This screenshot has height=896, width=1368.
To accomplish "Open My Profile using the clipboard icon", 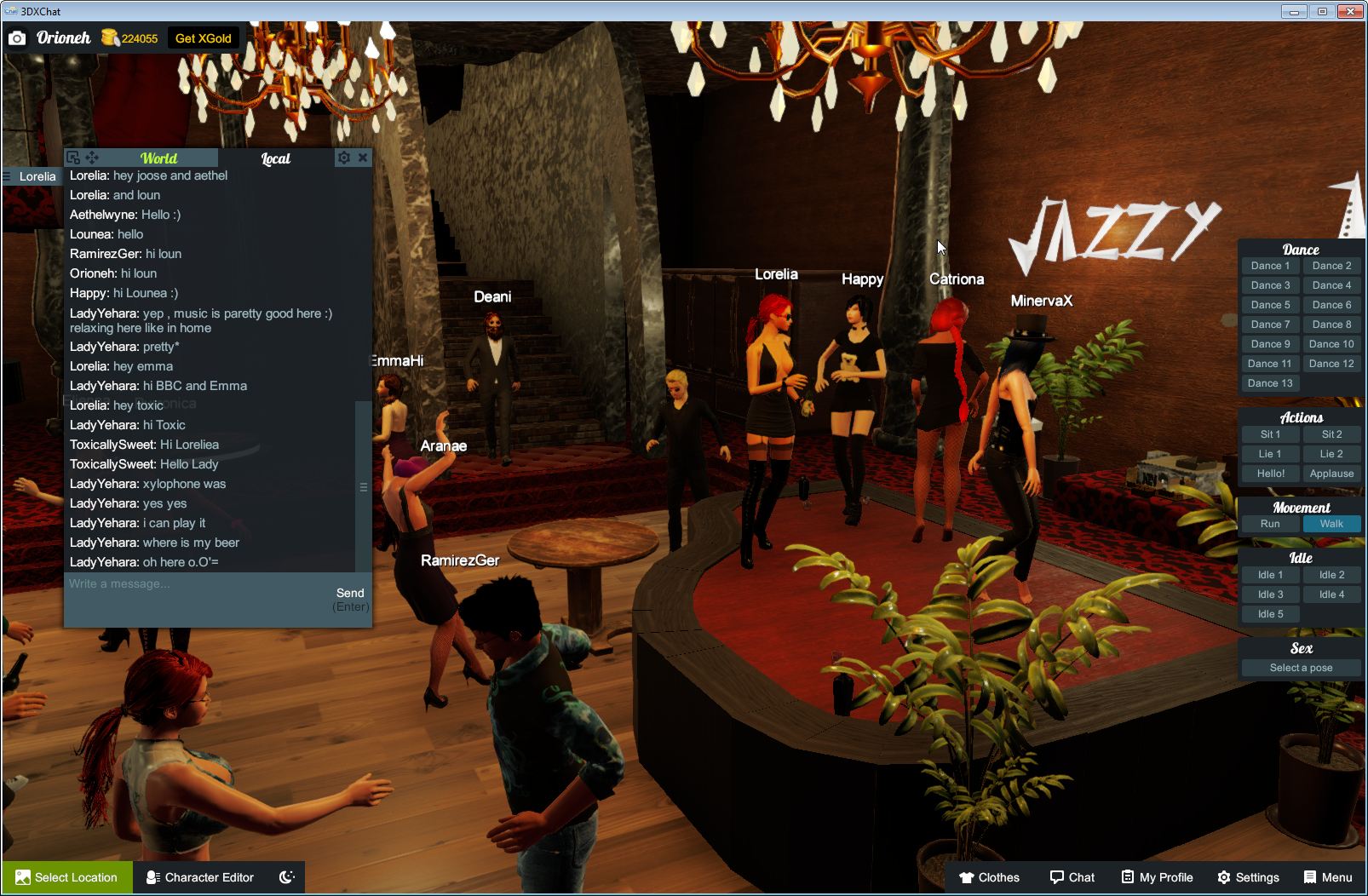I will (x=1126, y=877).
